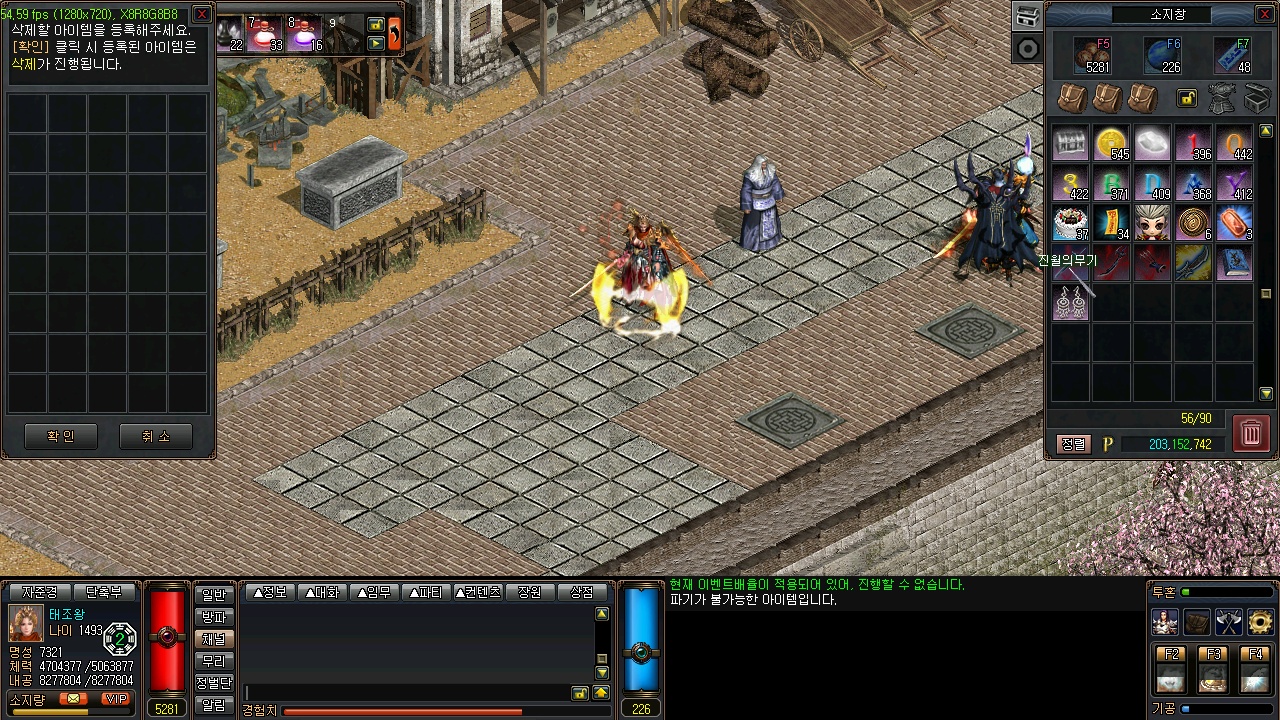Close the item deletion panel
The width and height of the screenshot is (1280, 720).
pyautogui.click(x=202, y=13)
